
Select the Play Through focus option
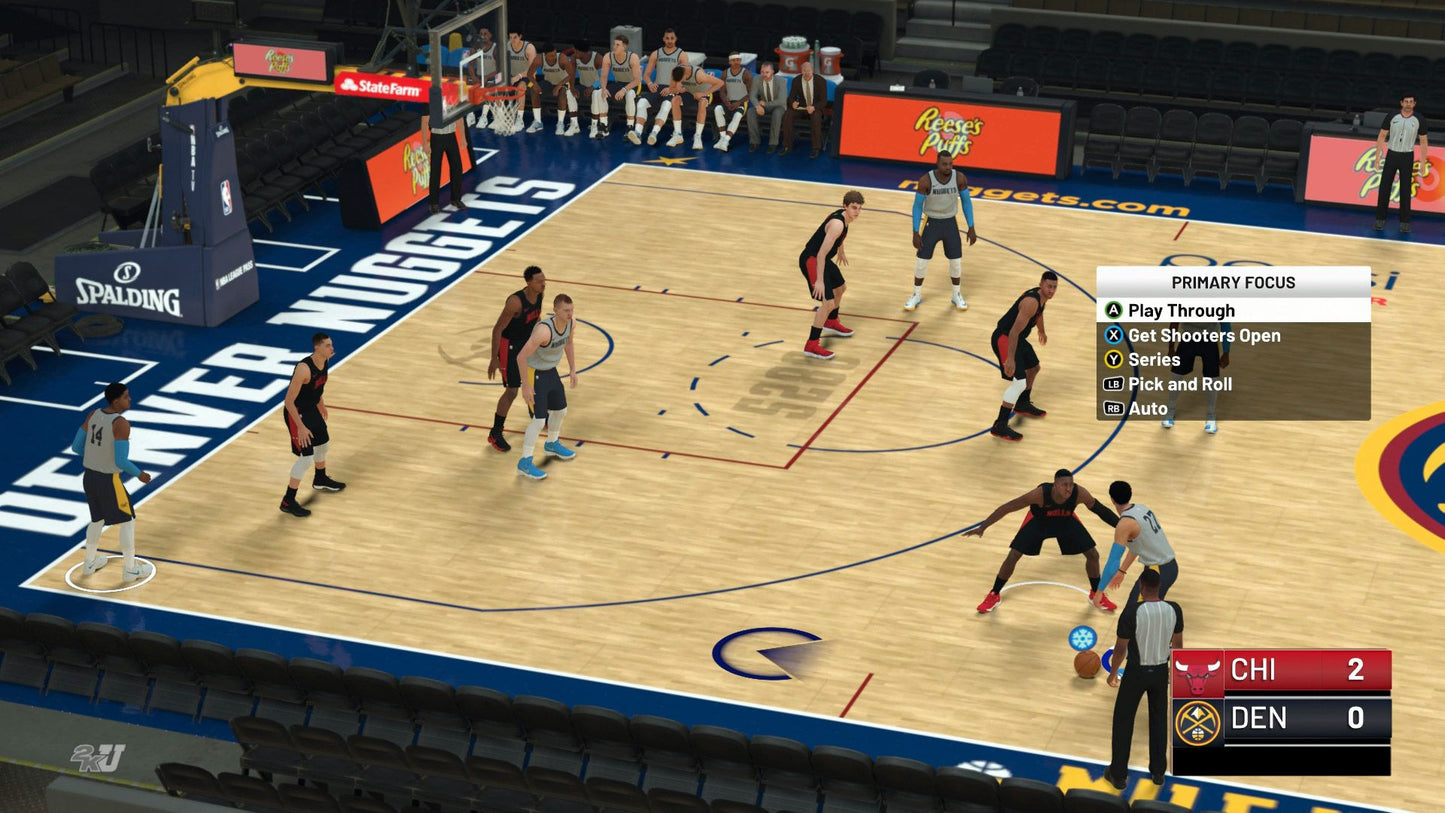1180,310
